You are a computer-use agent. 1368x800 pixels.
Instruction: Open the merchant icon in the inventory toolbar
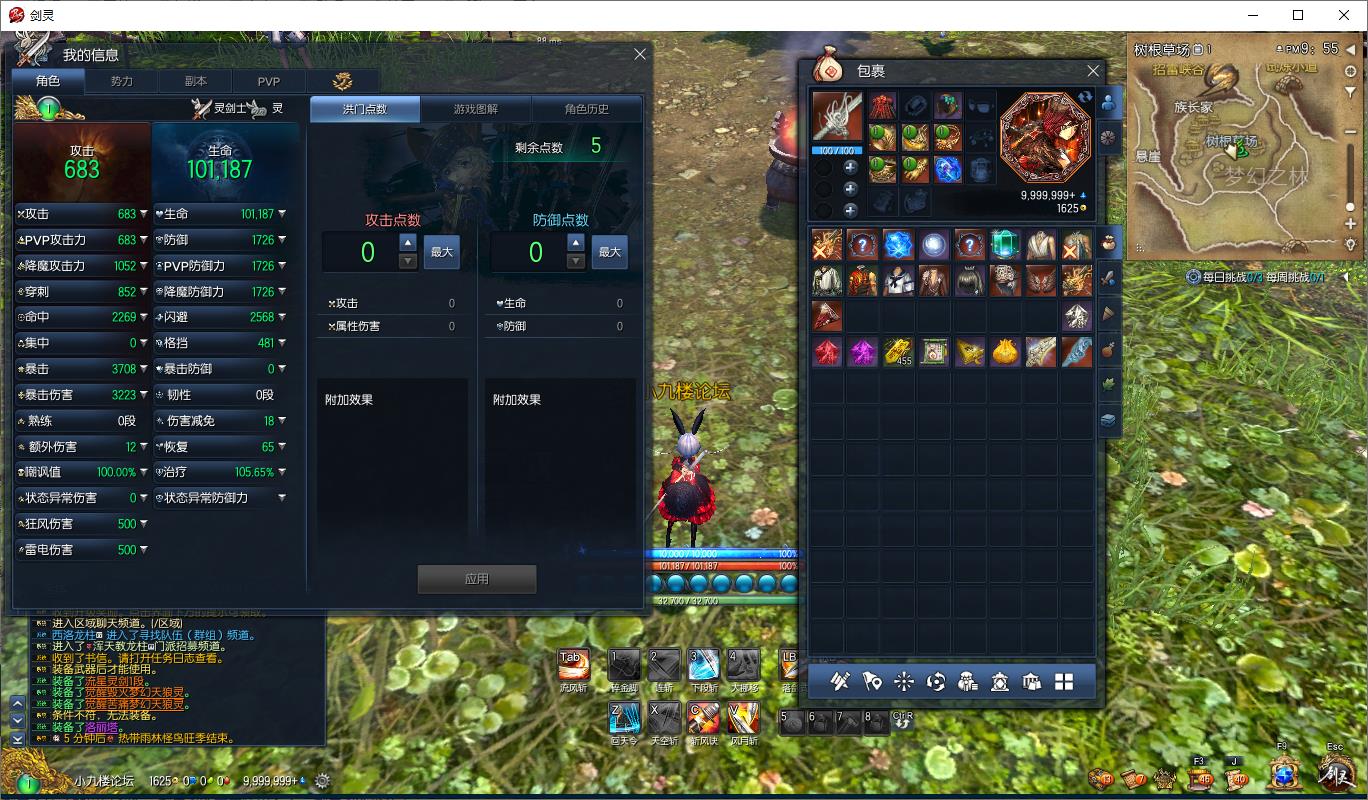(x=968, y=681)
